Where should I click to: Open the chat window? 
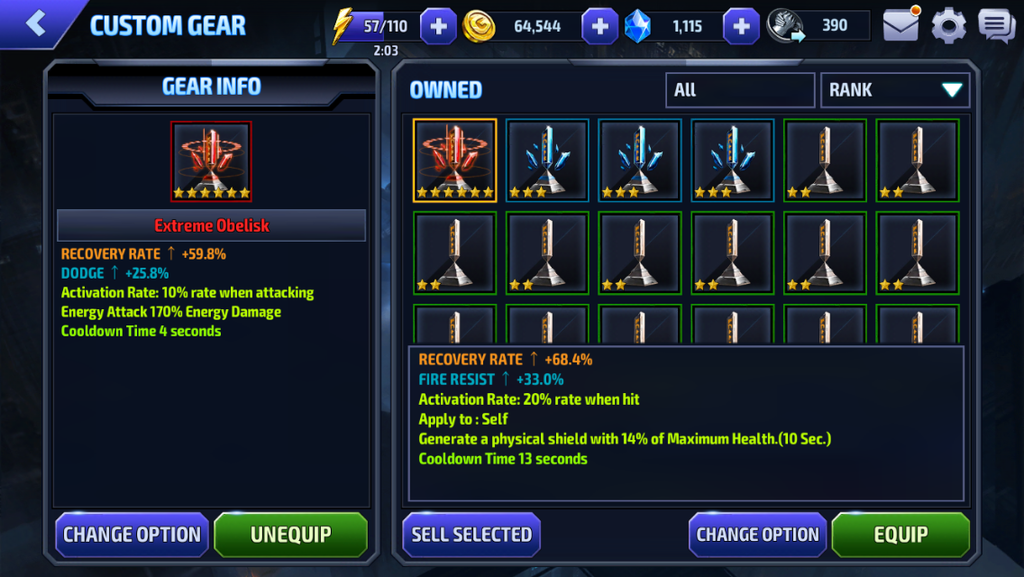click(x=996, y=26)
